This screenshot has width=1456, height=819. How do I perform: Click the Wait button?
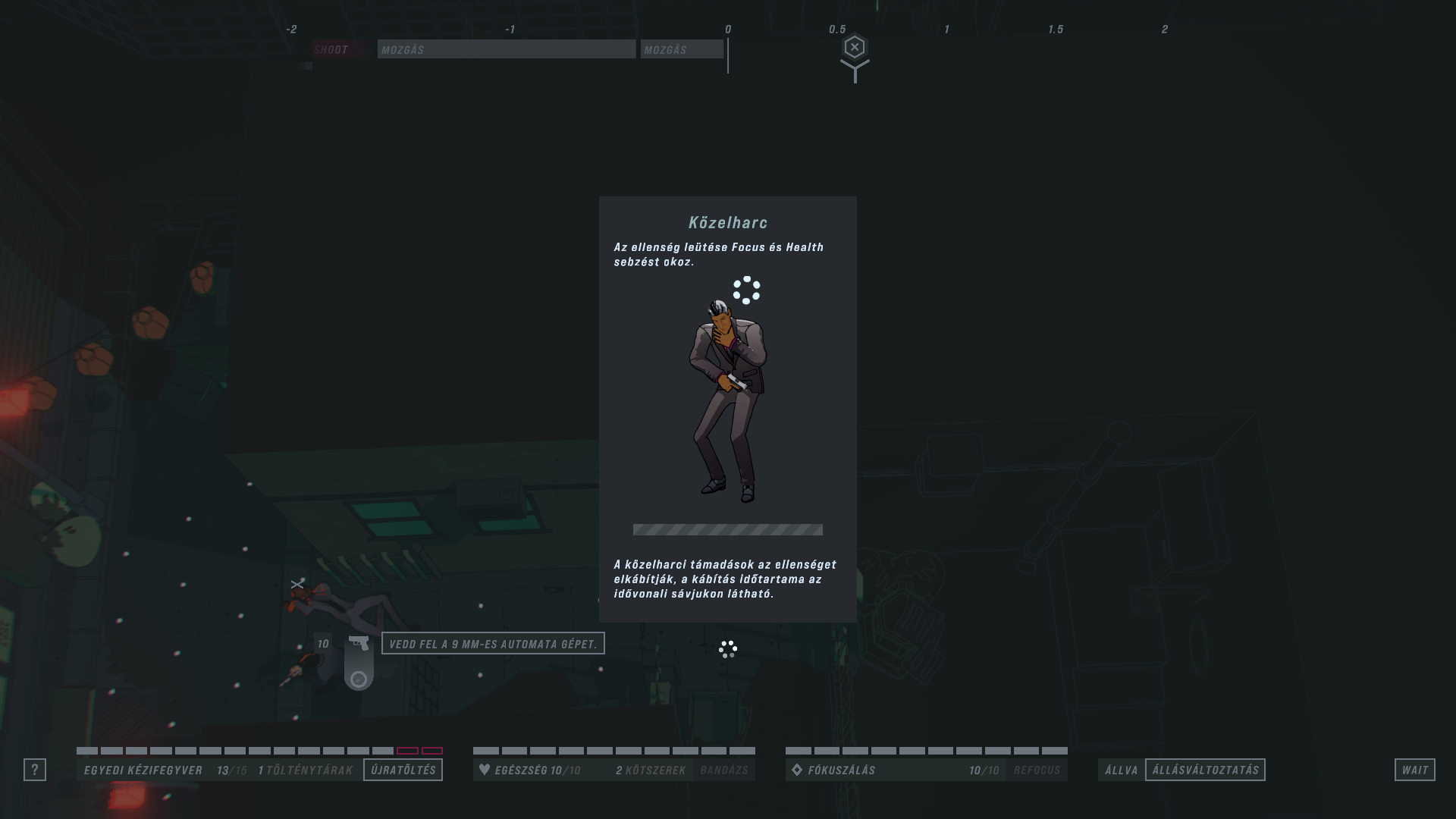(x=1414, y=770)
